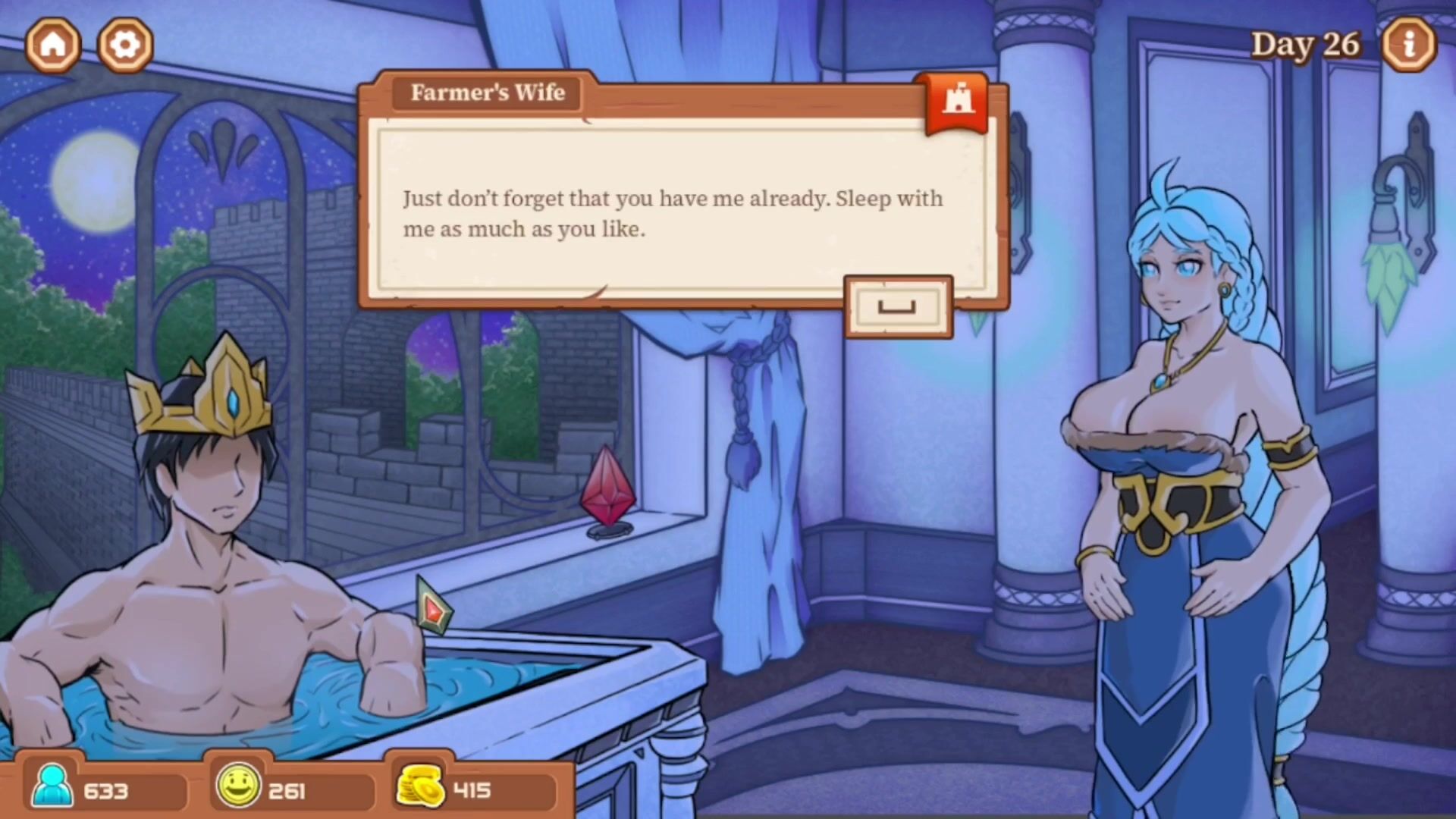Screen dimensions: 1456x819
Task: Go to the home screen
Action: (53, 45)
